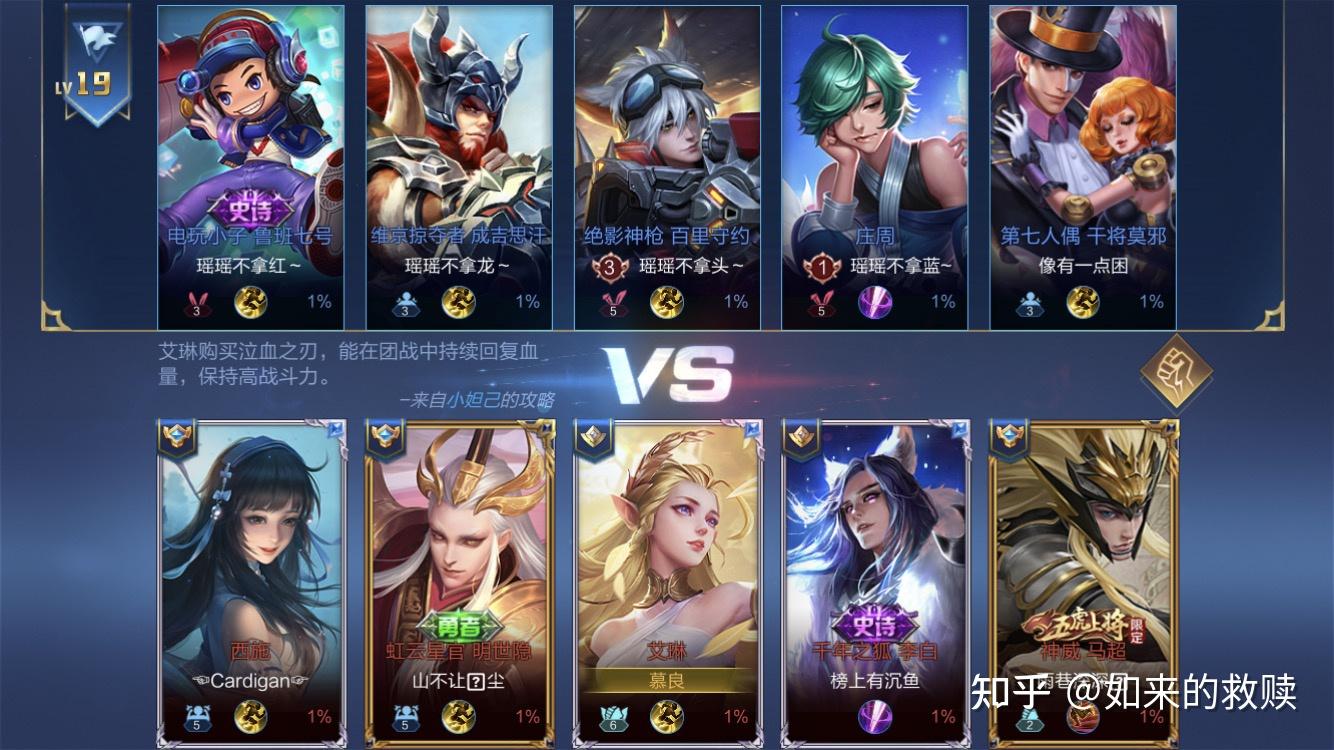Expand 庄周's rank medal showing number 1
This screenshot has height=750, width=1334.
click(x=821, y=268)
